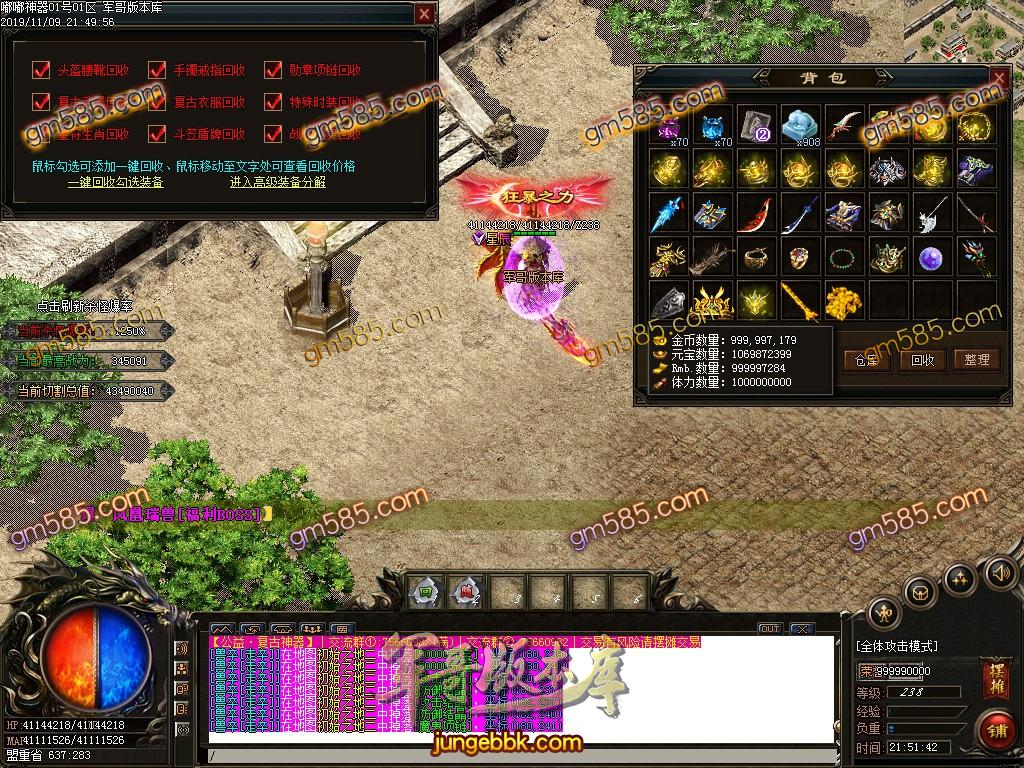Select the gold nugget pile in the bag
Image resolution: width=1024 pixels, height=768 pixels.
(x=844, y=299)
